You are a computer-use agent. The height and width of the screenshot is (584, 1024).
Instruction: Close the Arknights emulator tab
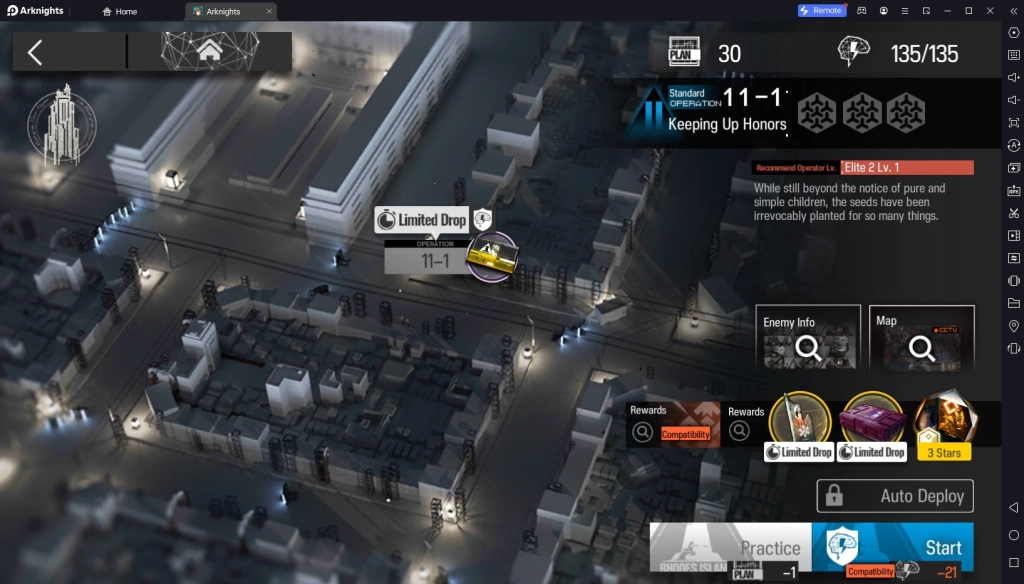(x=269, y=11)
